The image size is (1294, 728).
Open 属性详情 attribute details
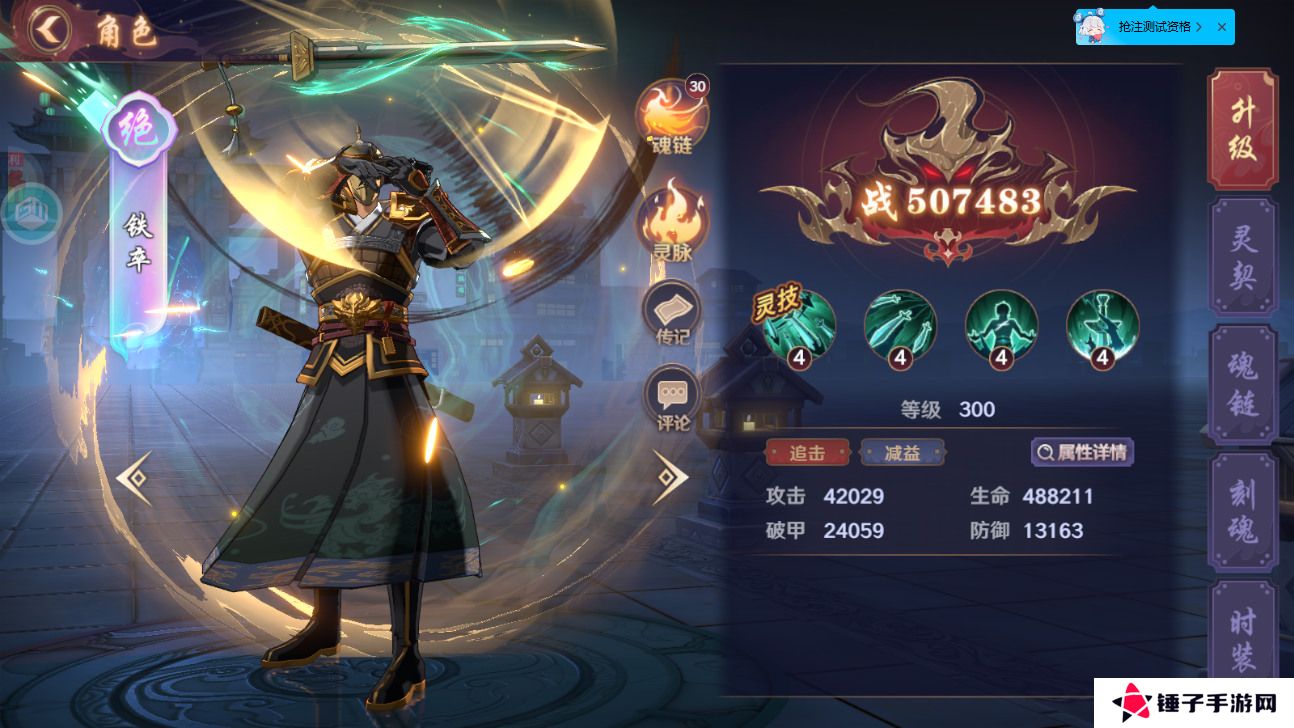1083,453
